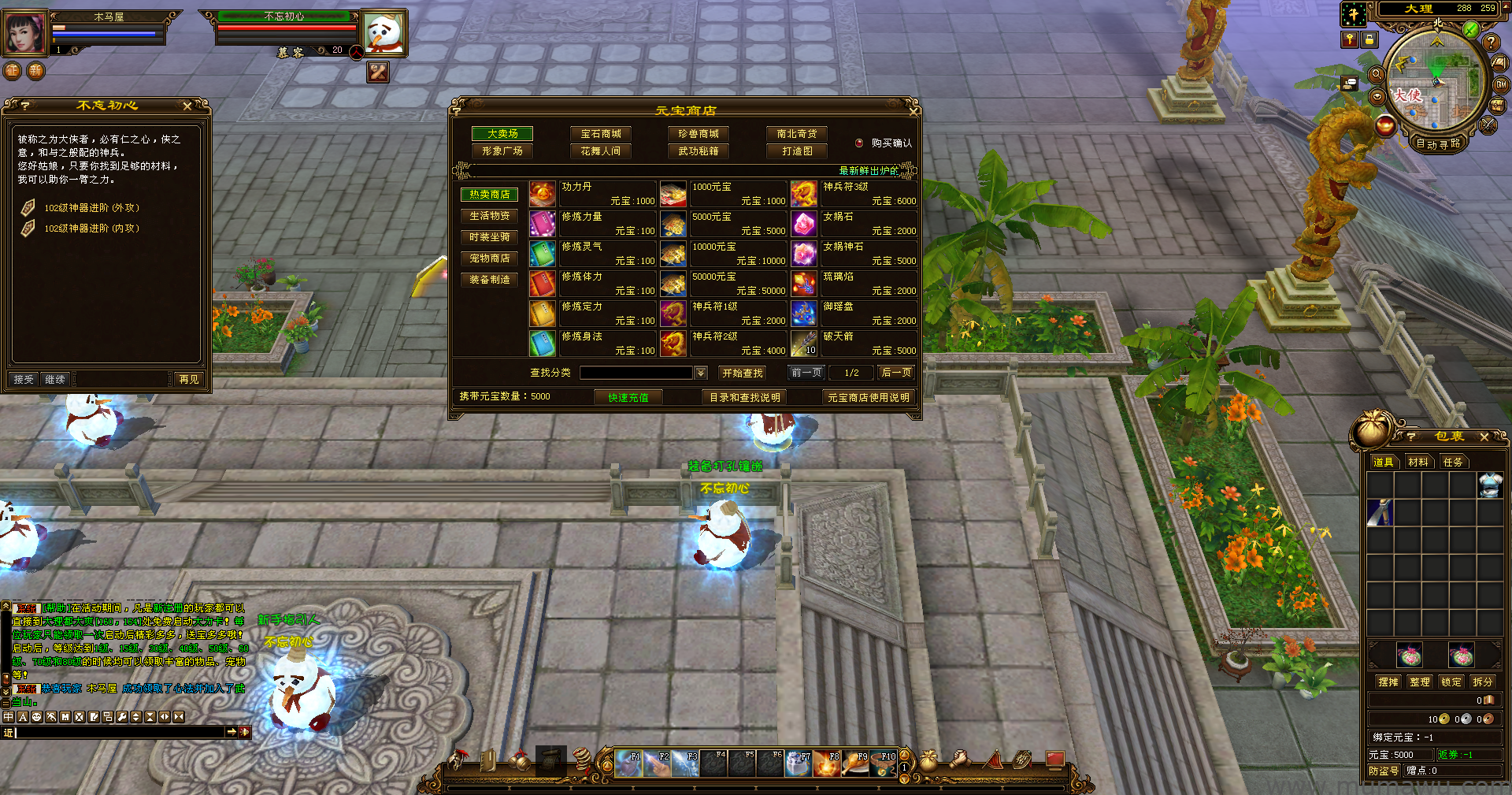Close the 元宝商店 shop window
Image resolution: width=1512 pixels, height=795 pixels.
point(913,110)
